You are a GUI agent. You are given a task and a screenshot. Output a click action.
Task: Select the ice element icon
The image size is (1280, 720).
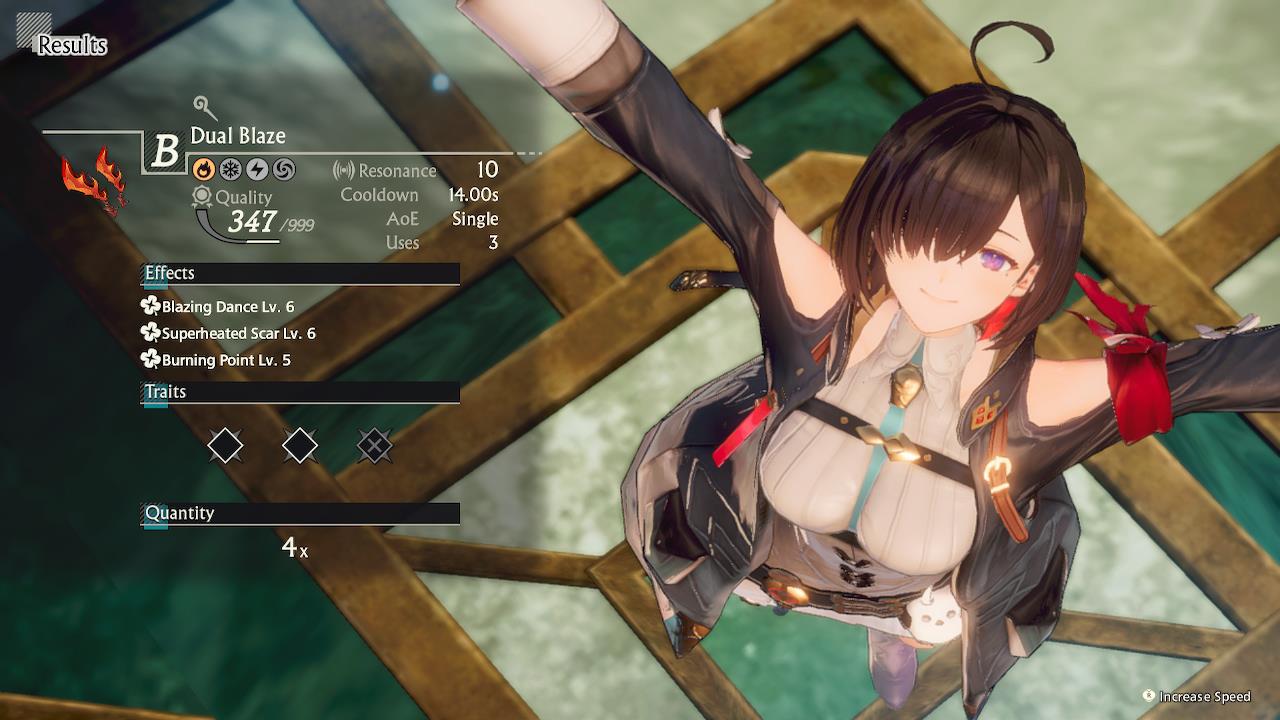[229, 168]
